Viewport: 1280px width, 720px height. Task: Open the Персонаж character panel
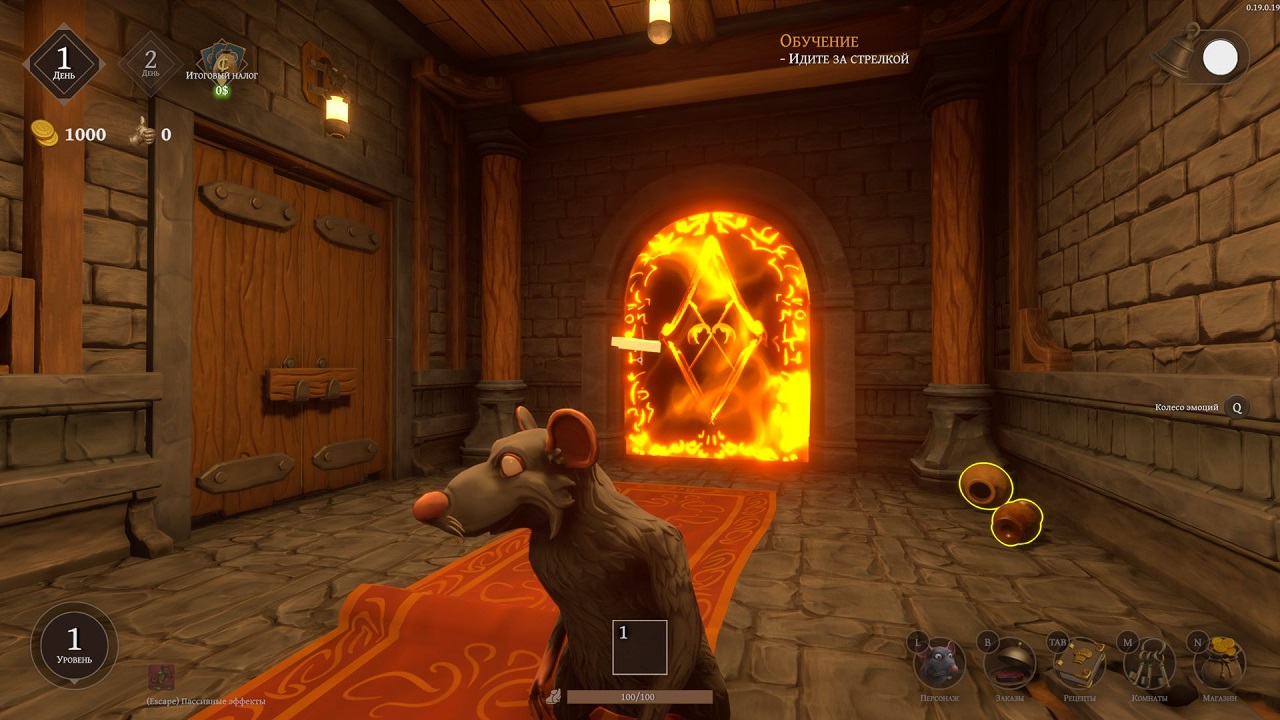[939, 663]
